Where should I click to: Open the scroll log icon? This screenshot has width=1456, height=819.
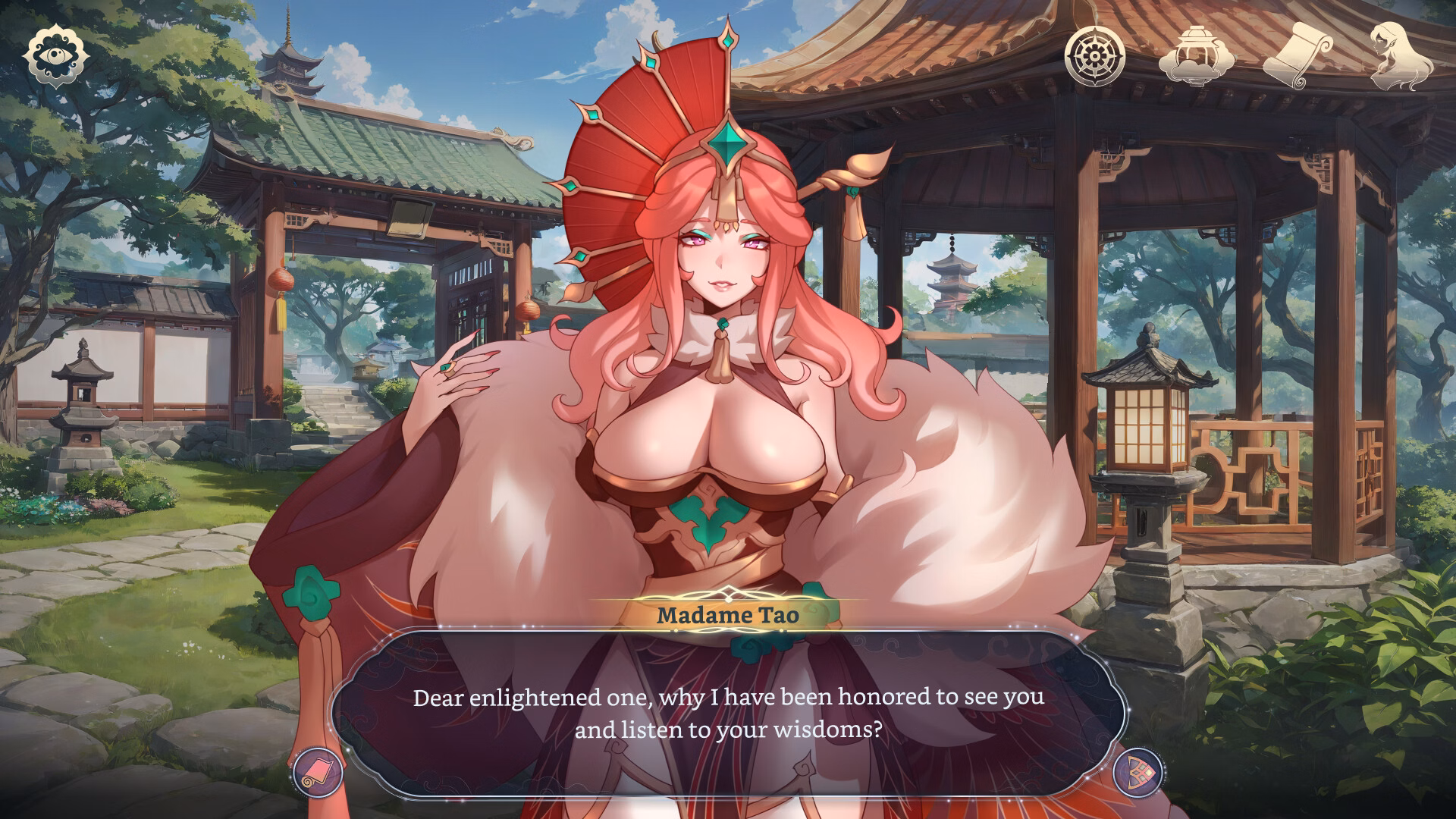click(1297, 55)
